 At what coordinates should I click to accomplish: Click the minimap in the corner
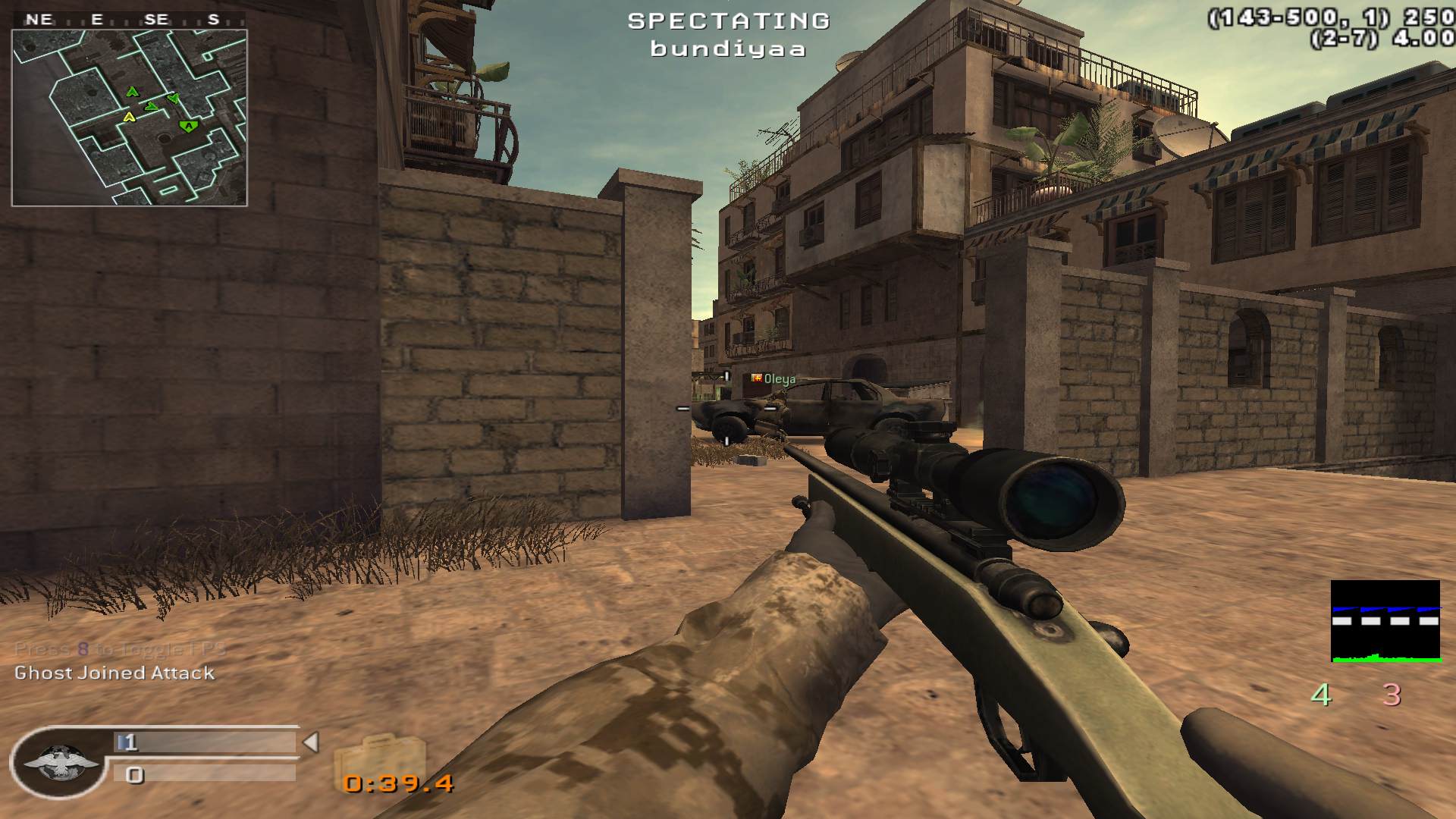point(129,118)
